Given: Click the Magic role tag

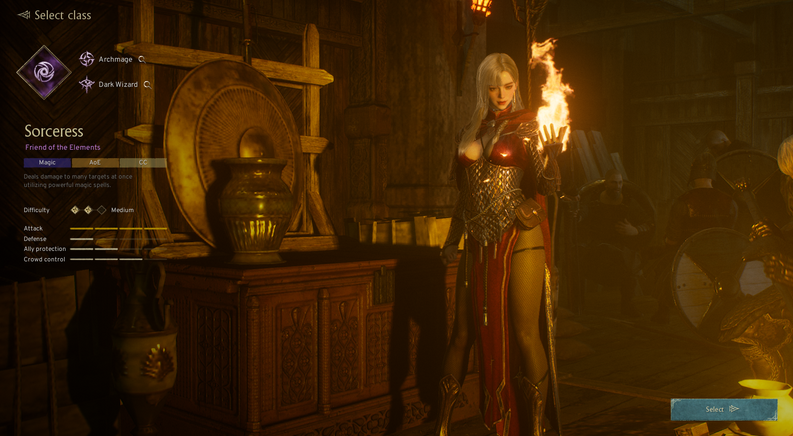Looking at the screenshot, I should click(47, 162).
